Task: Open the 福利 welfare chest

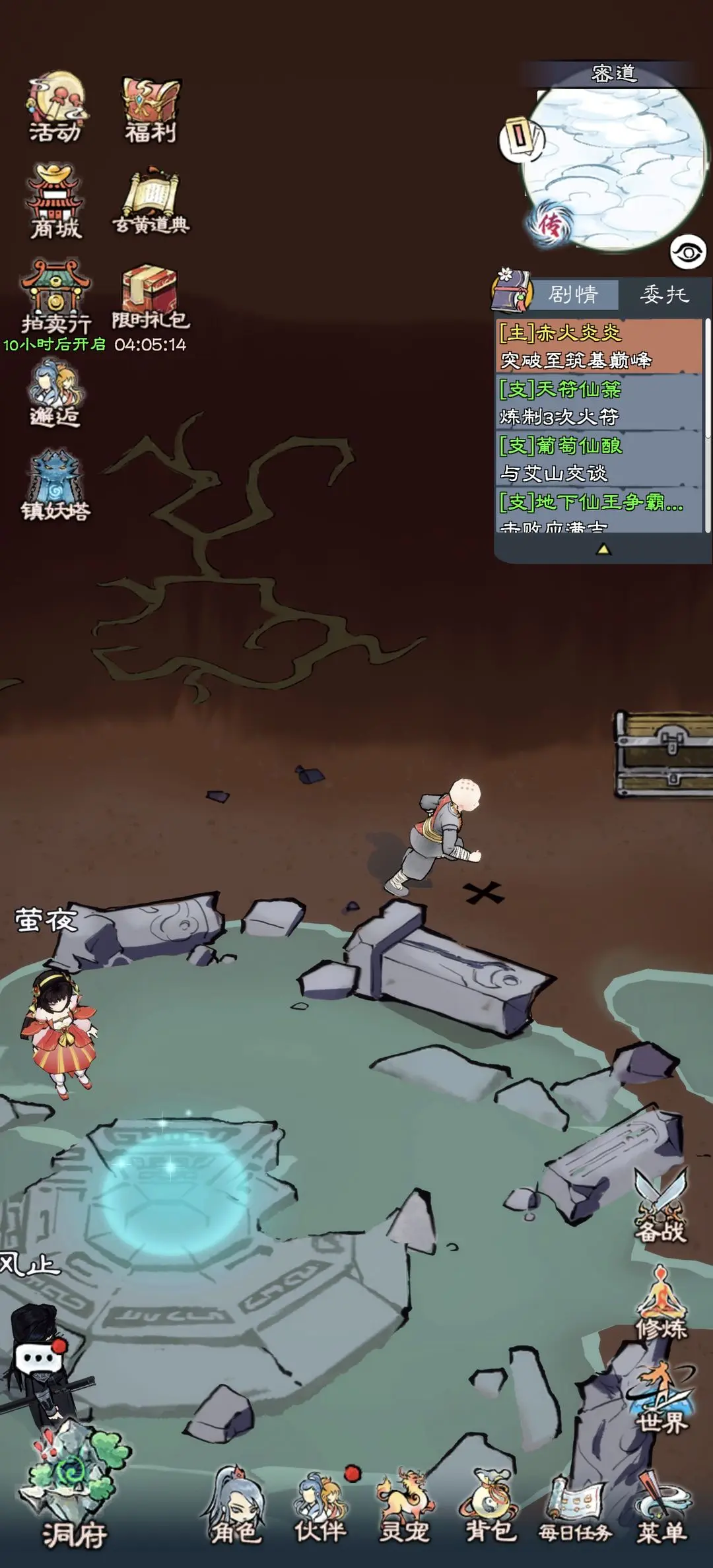Action: pyautogui.click(x=151, y=110)
